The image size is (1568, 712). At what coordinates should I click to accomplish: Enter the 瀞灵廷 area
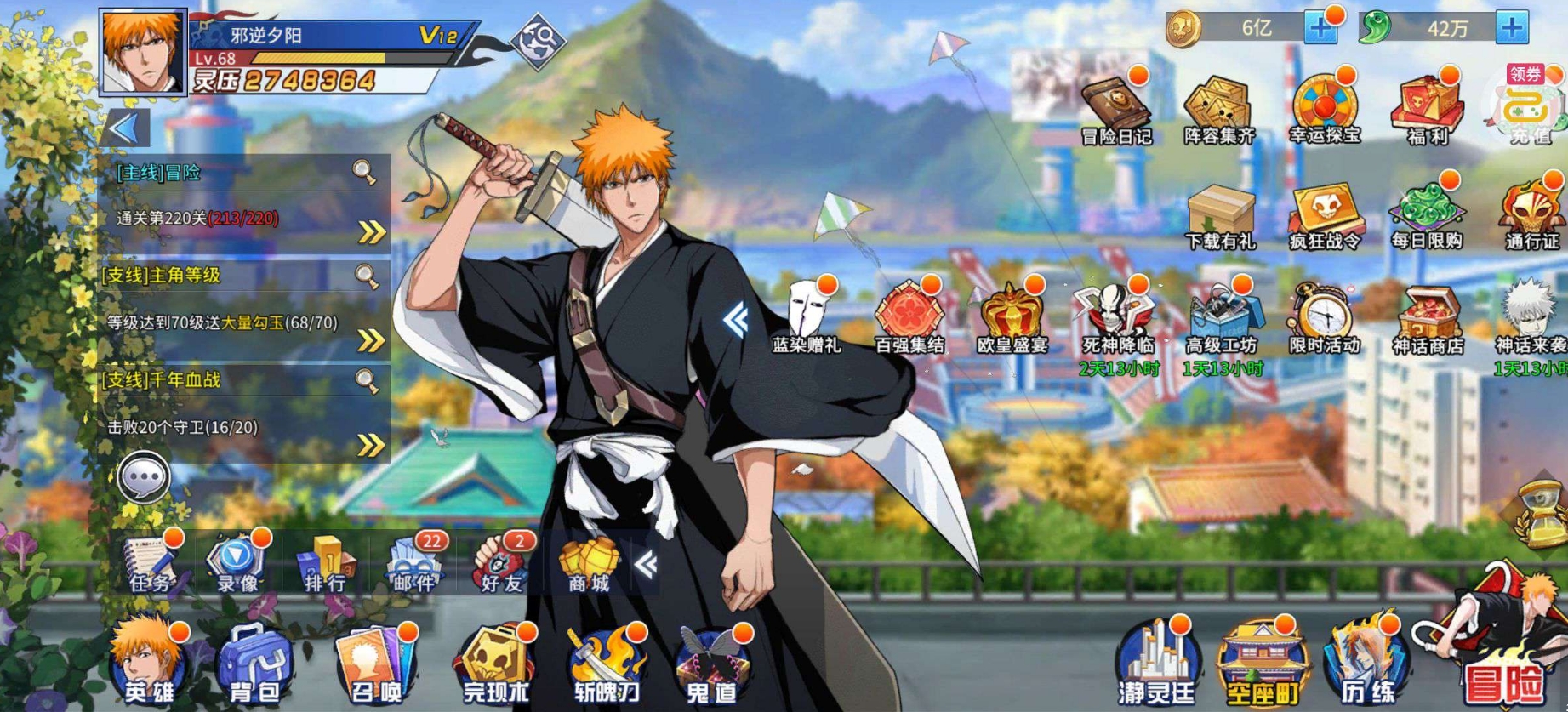(1157, 665)
